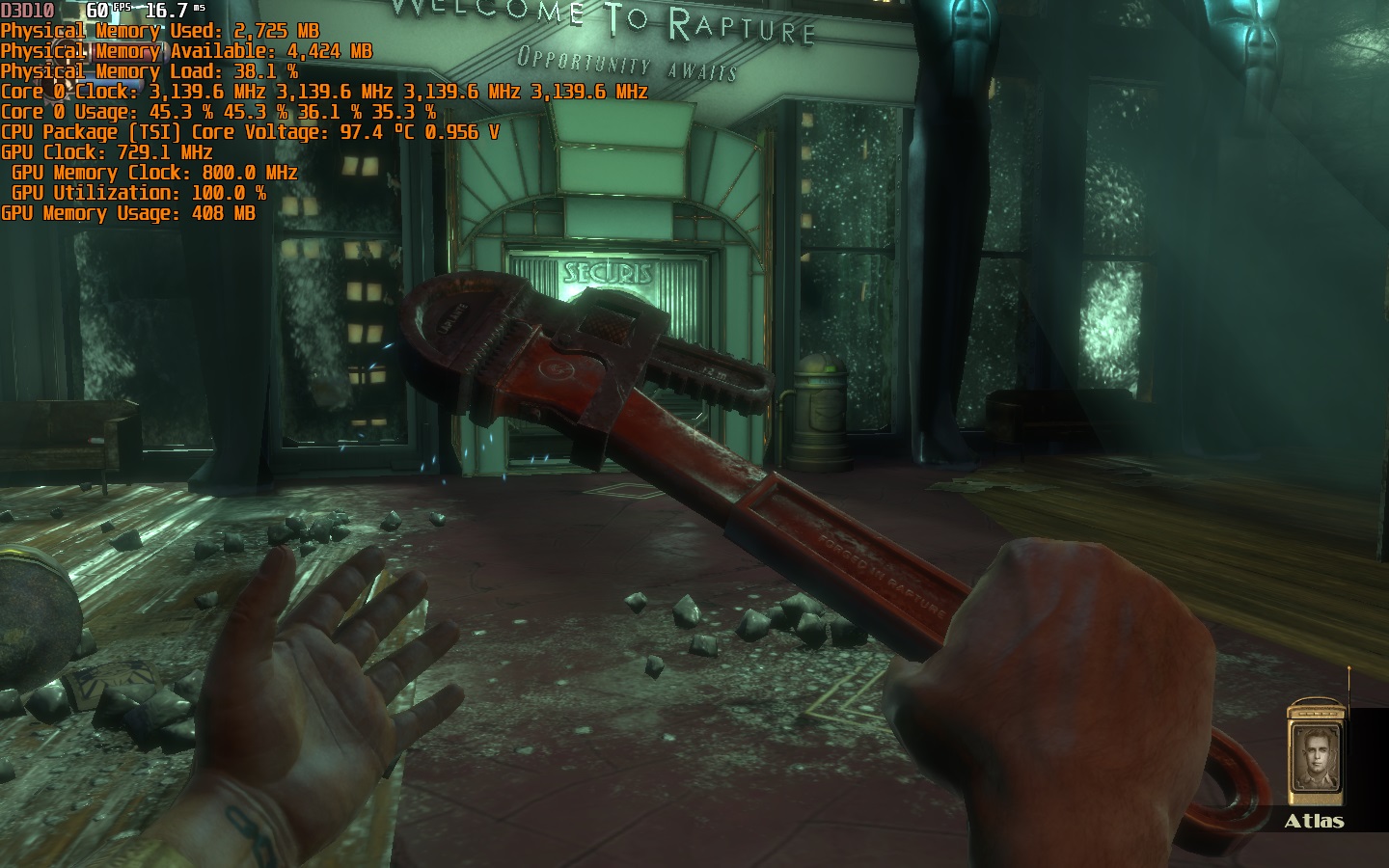Image resolution: width=1389 pixels, height=868 pixels.
Task: Click the GPU Memory Usage readout
Action: (126, 212)
